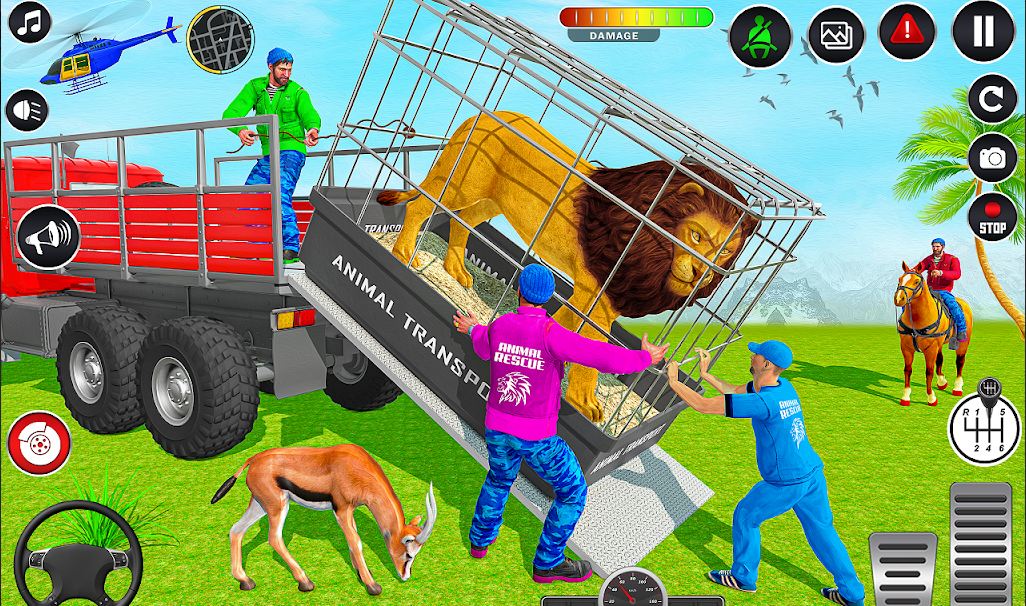Fasten the green seatbelt button
The width and height of the screenshot is (1026, 606).
(x=759, y=36)
